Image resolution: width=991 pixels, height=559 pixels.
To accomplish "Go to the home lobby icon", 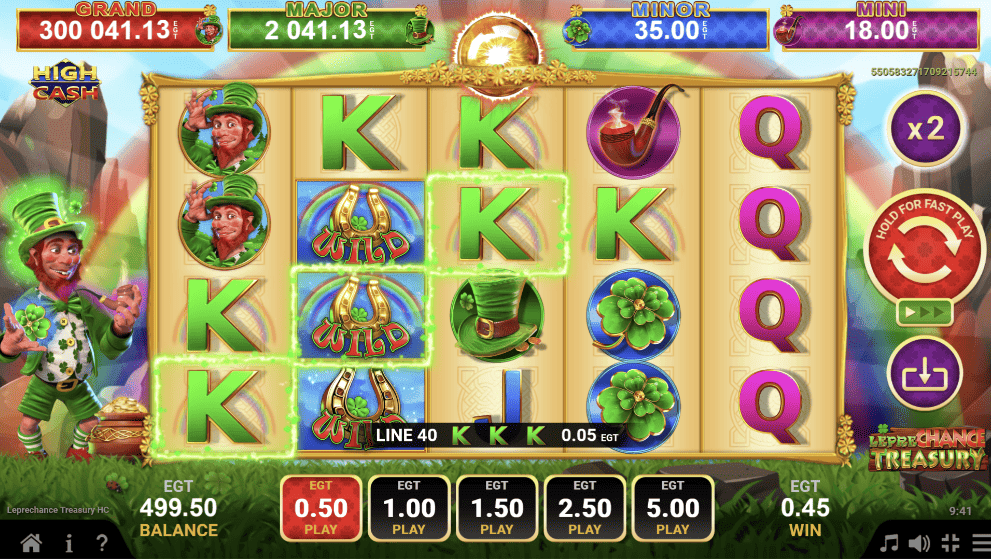I will pyautogui.click(x=32, y=544).
